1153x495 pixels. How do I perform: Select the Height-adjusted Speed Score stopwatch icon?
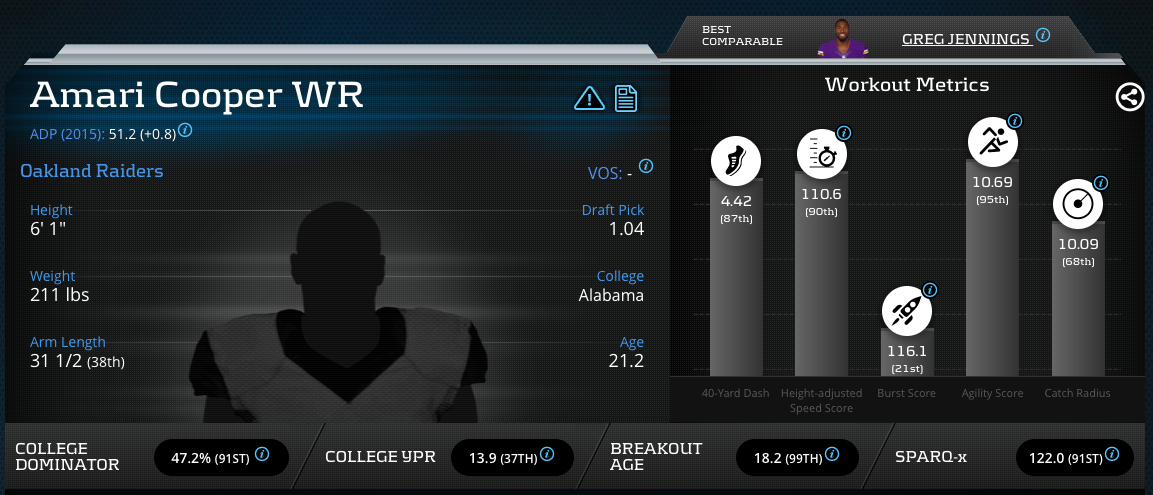point(821,155)
